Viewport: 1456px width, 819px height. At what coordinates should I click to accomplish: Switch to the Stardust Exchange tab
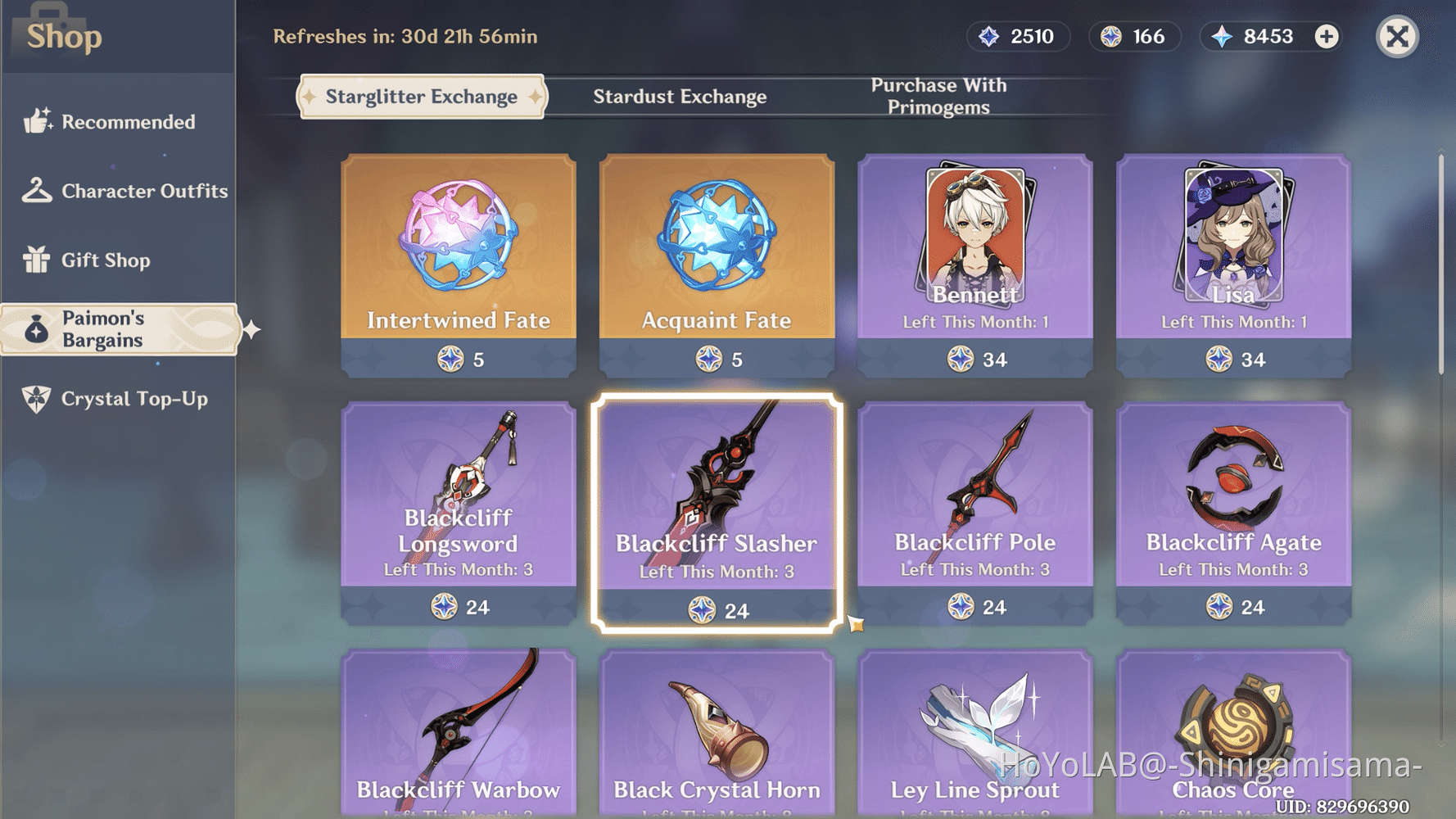coord(680,96)
